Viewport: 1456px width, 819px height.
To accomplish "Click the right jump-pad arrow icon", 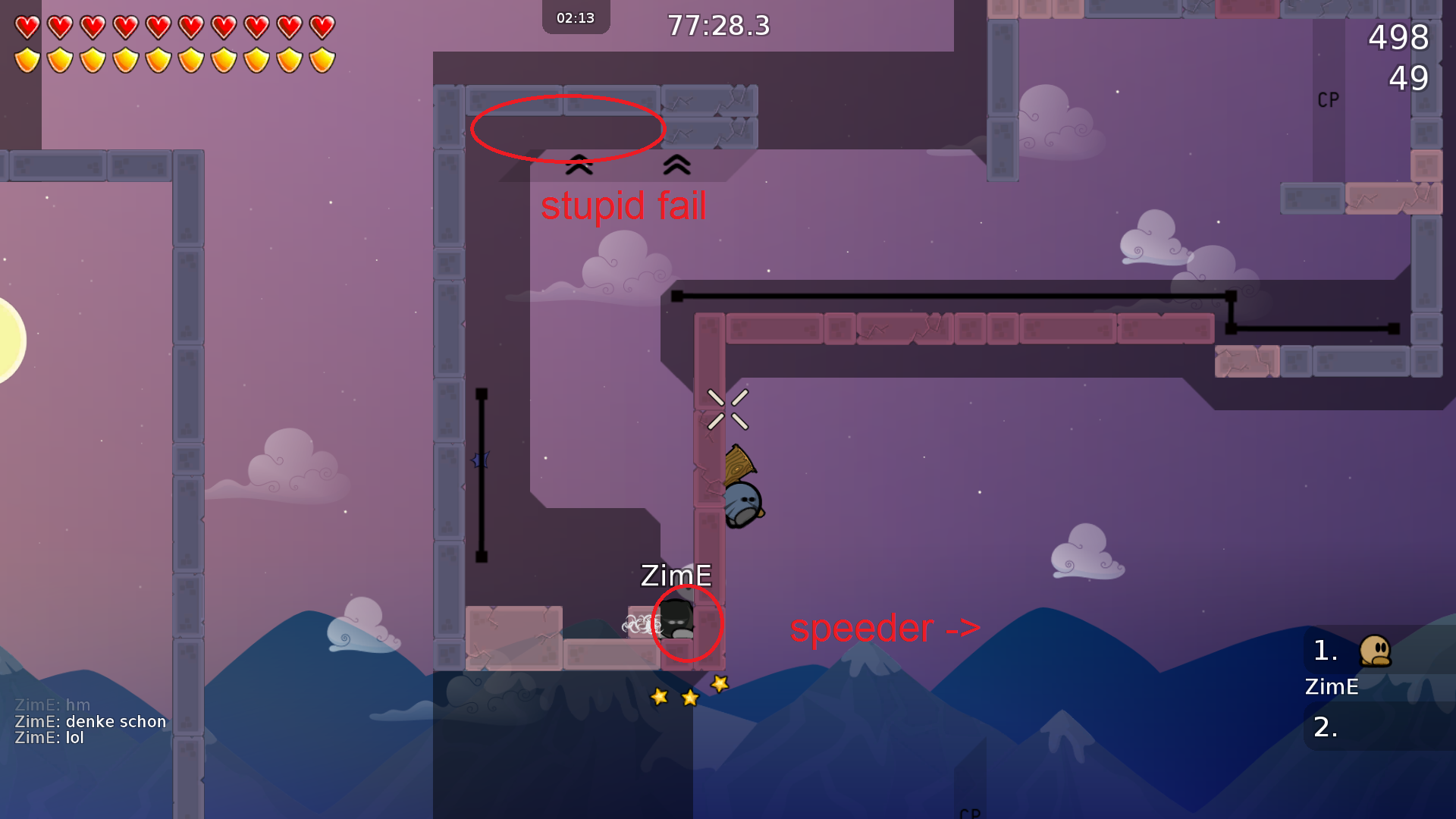I will [x=677, y=165].
